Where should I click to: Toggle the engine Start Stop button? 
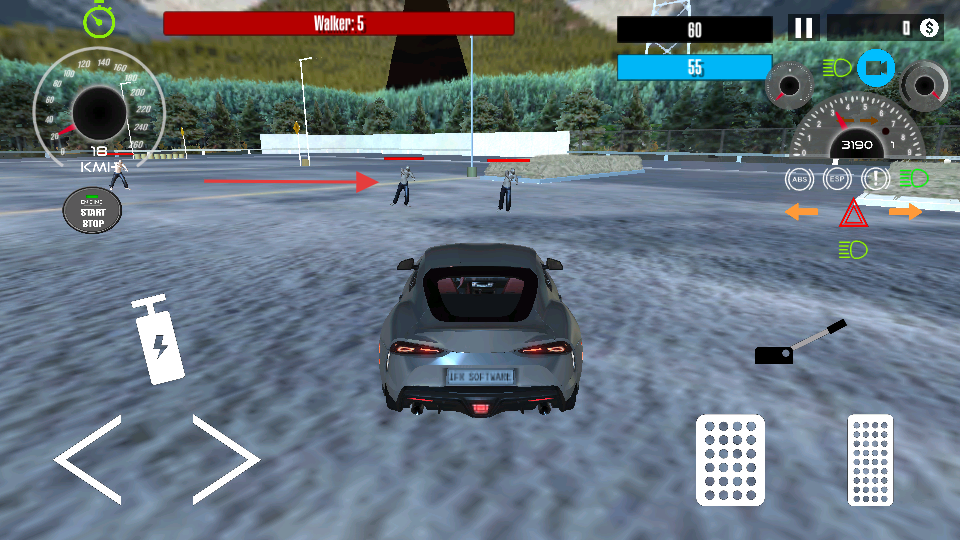(x=92, y=209)
